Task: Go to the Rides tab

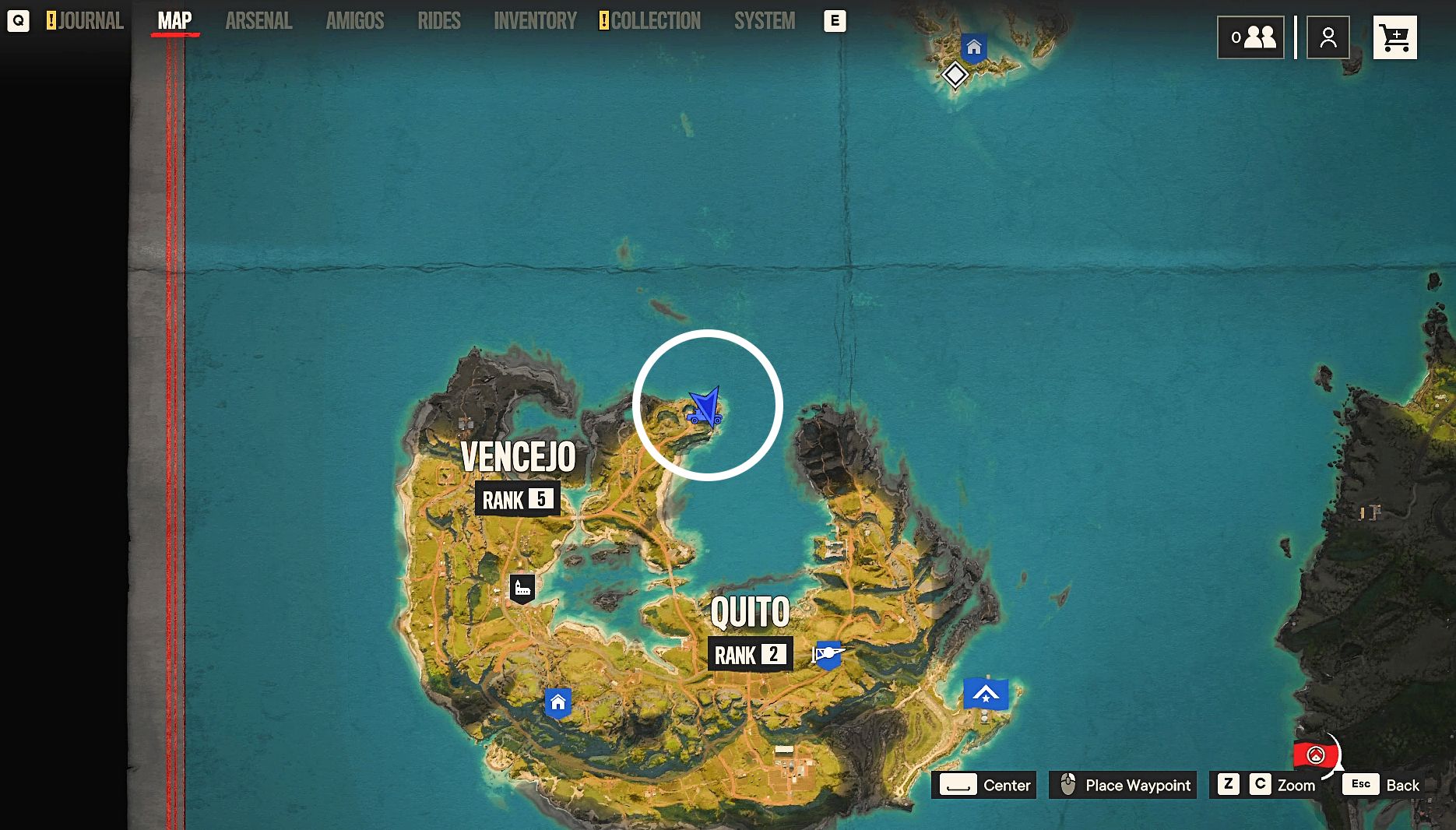Action: [x=438, y=21]
